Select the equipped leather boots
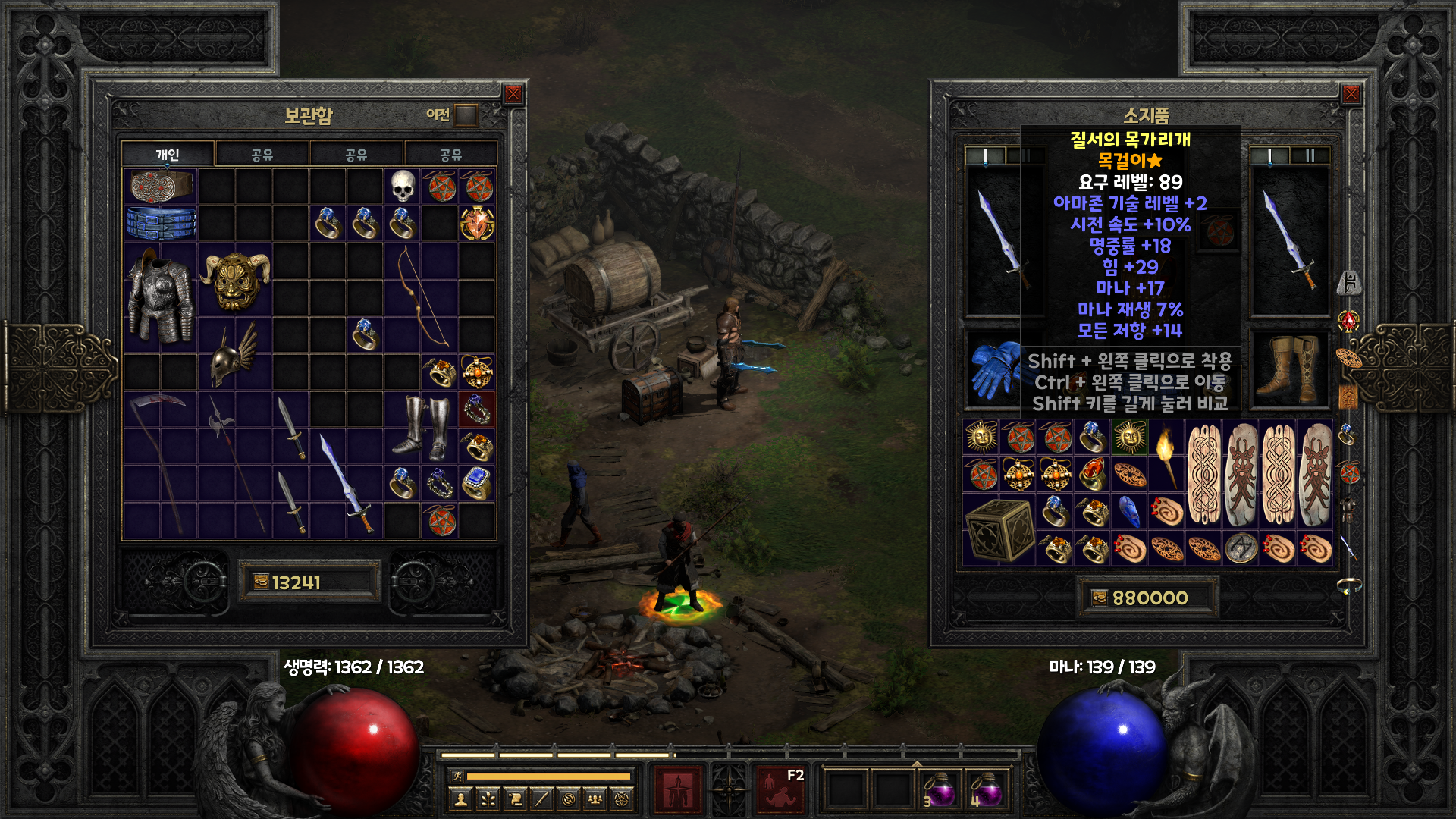This screenshot has height=819, width=1456. (1288, 369)
